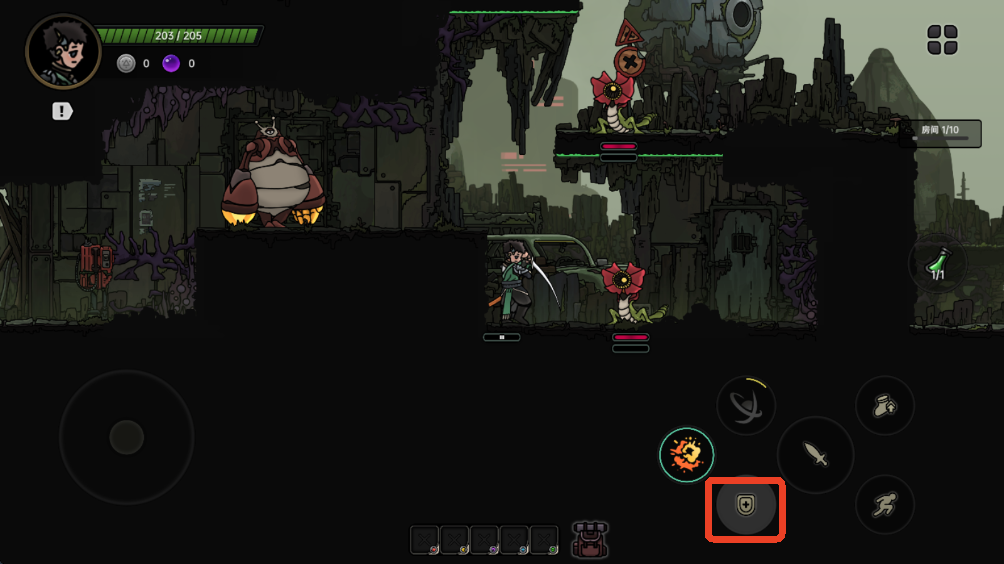Touch the virtual movement joystick

click(x=126, y=437)
